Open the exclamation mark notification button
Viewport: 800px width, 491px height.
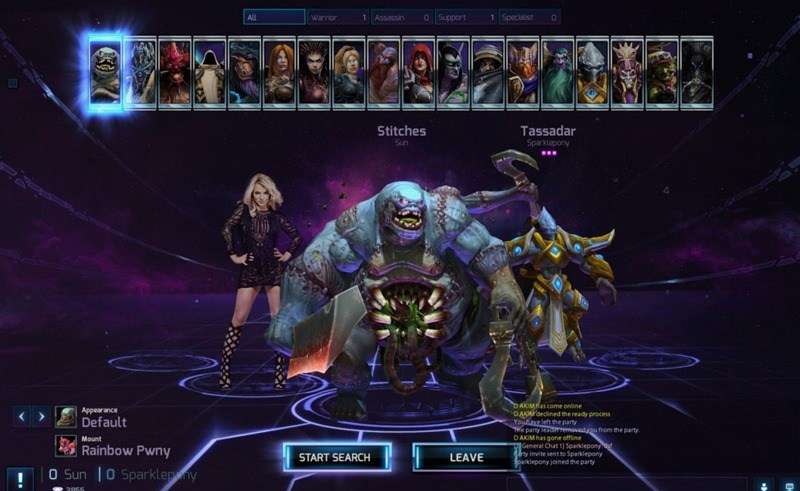(18, 477)
